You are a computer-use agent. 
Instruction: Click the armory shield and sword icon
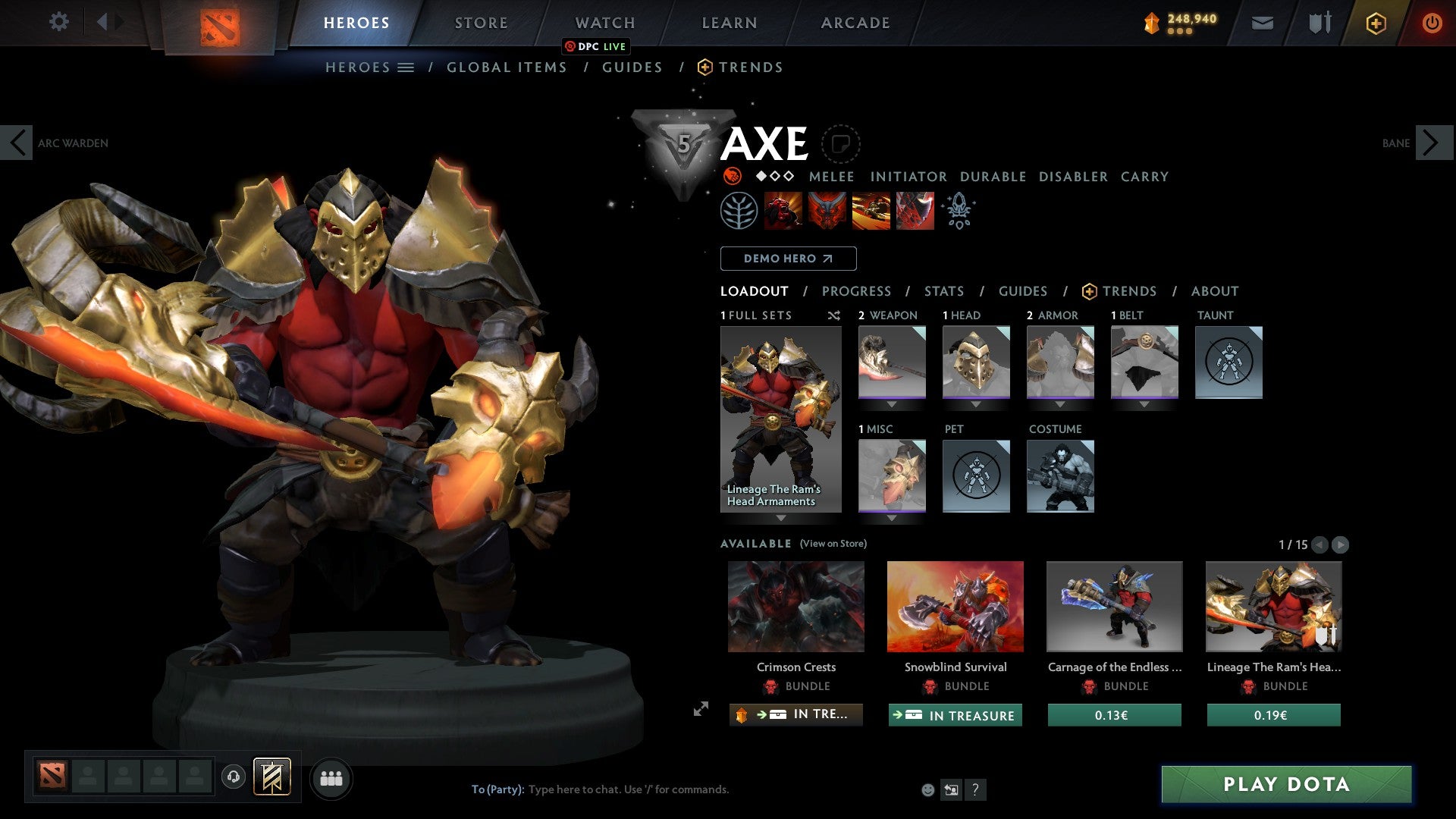click(1319, 23)
